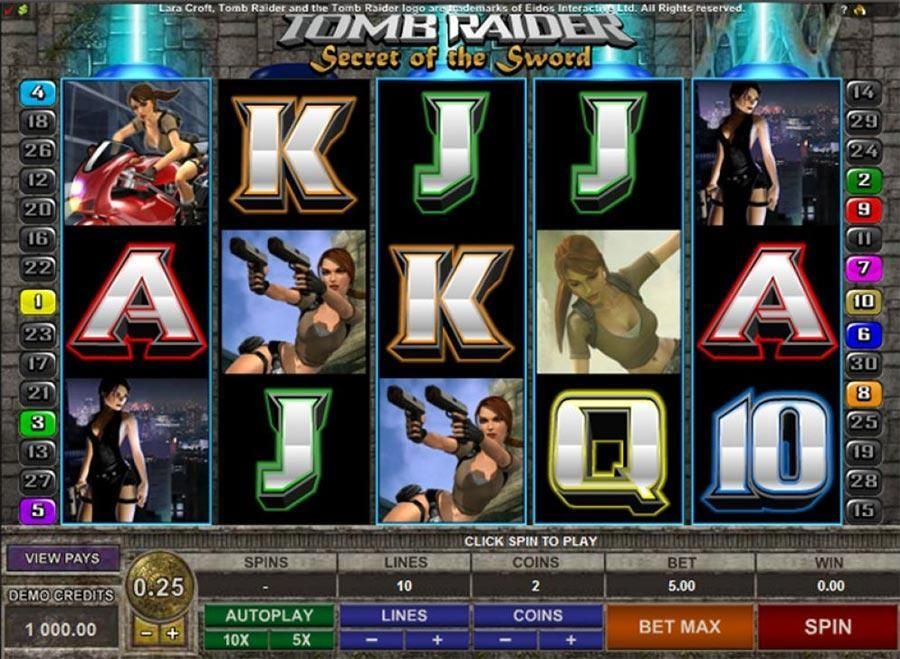The height and width of the screenshot is (659, 900).
Task: Select payline number 7 magenta marker
Action: pyautogui.click(x=863, y=269)
